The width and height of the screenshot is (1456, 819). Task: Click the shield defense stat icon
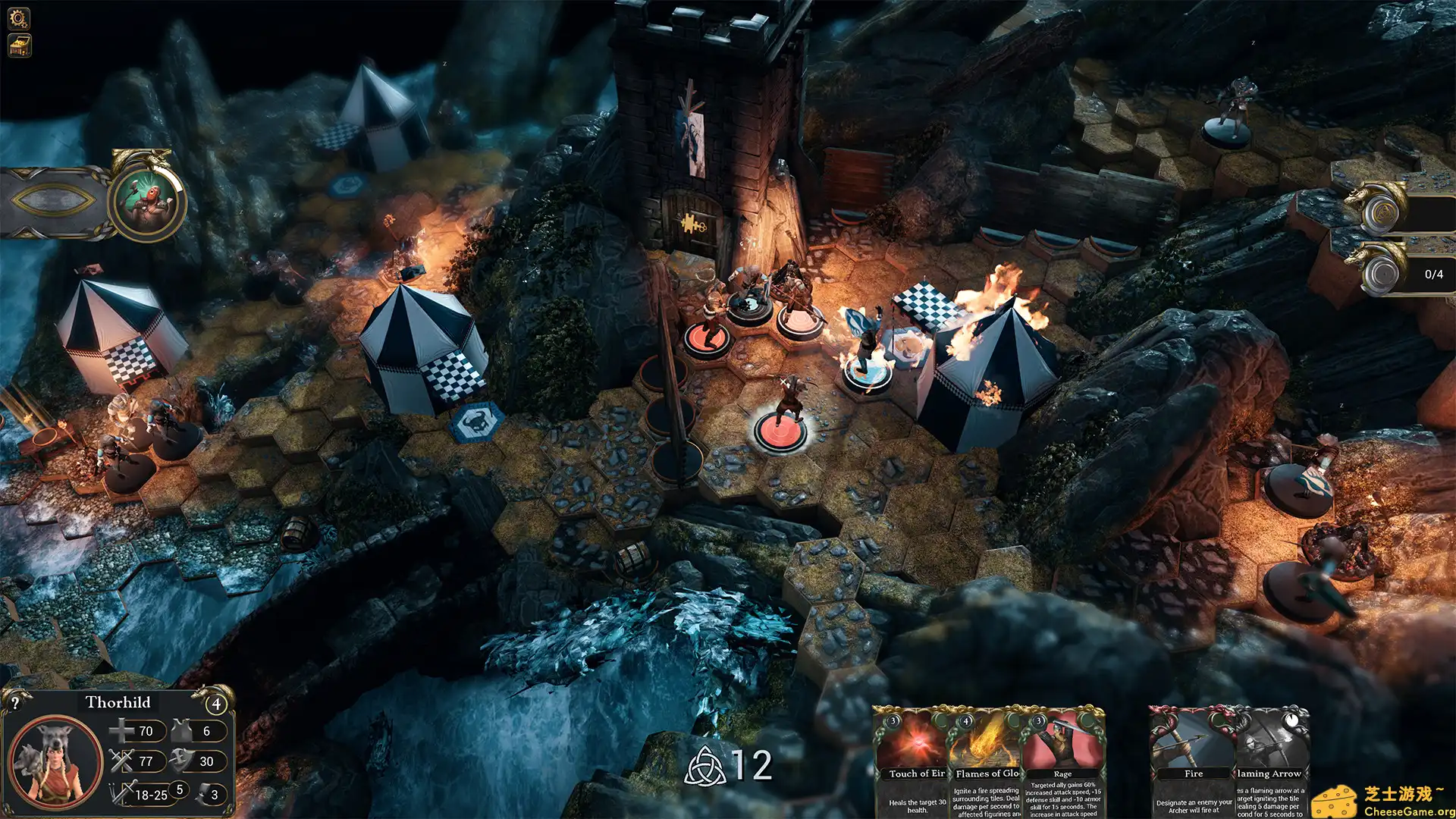(180, 761)
